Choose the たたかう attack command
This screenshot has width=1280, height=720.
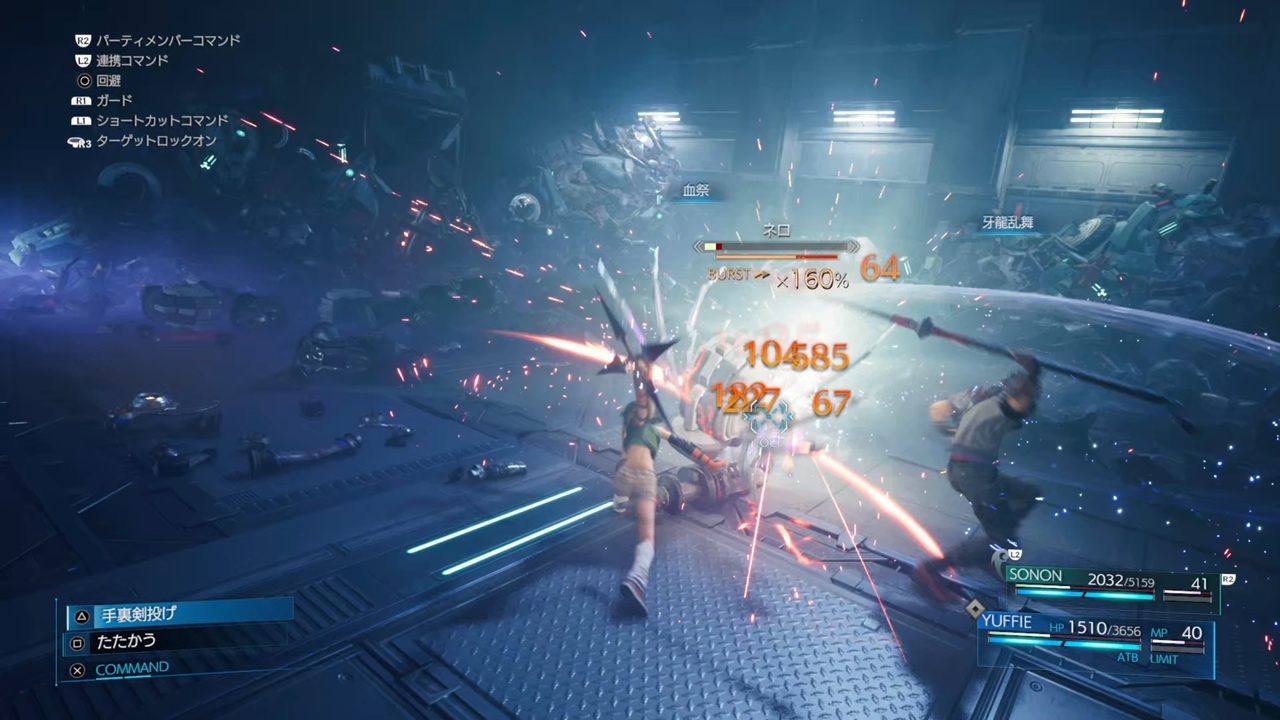click(x=126, y=641)
